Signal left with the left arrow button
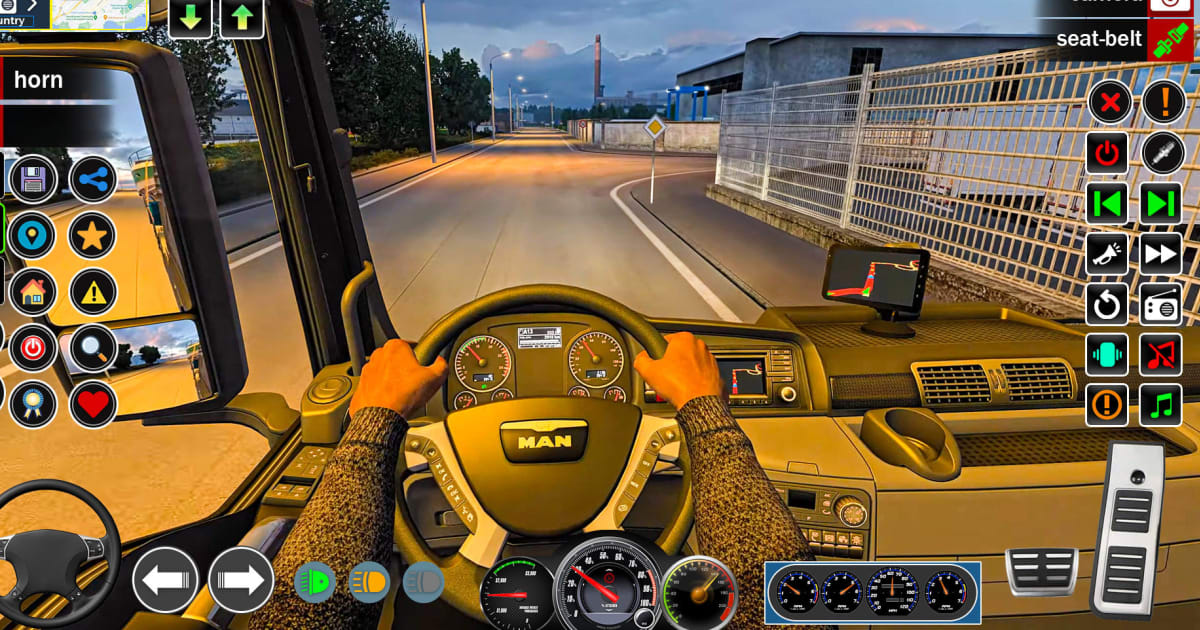This screenshot has height=630, width=1200. click(165, 580)
